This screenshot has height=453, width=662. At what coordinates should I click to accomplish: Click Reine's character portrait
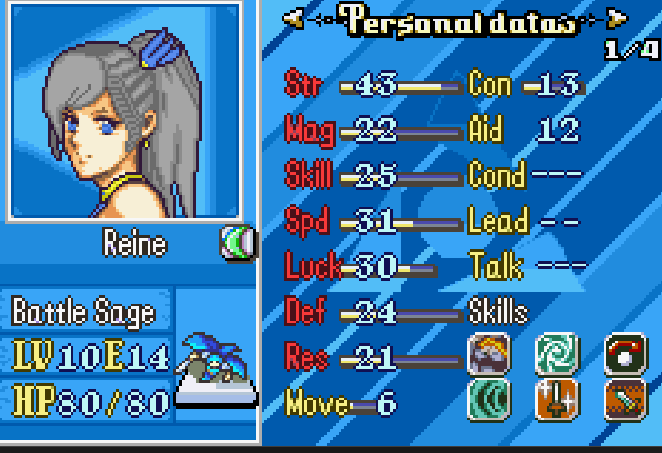pyautogui.click(x=125, y=110)
